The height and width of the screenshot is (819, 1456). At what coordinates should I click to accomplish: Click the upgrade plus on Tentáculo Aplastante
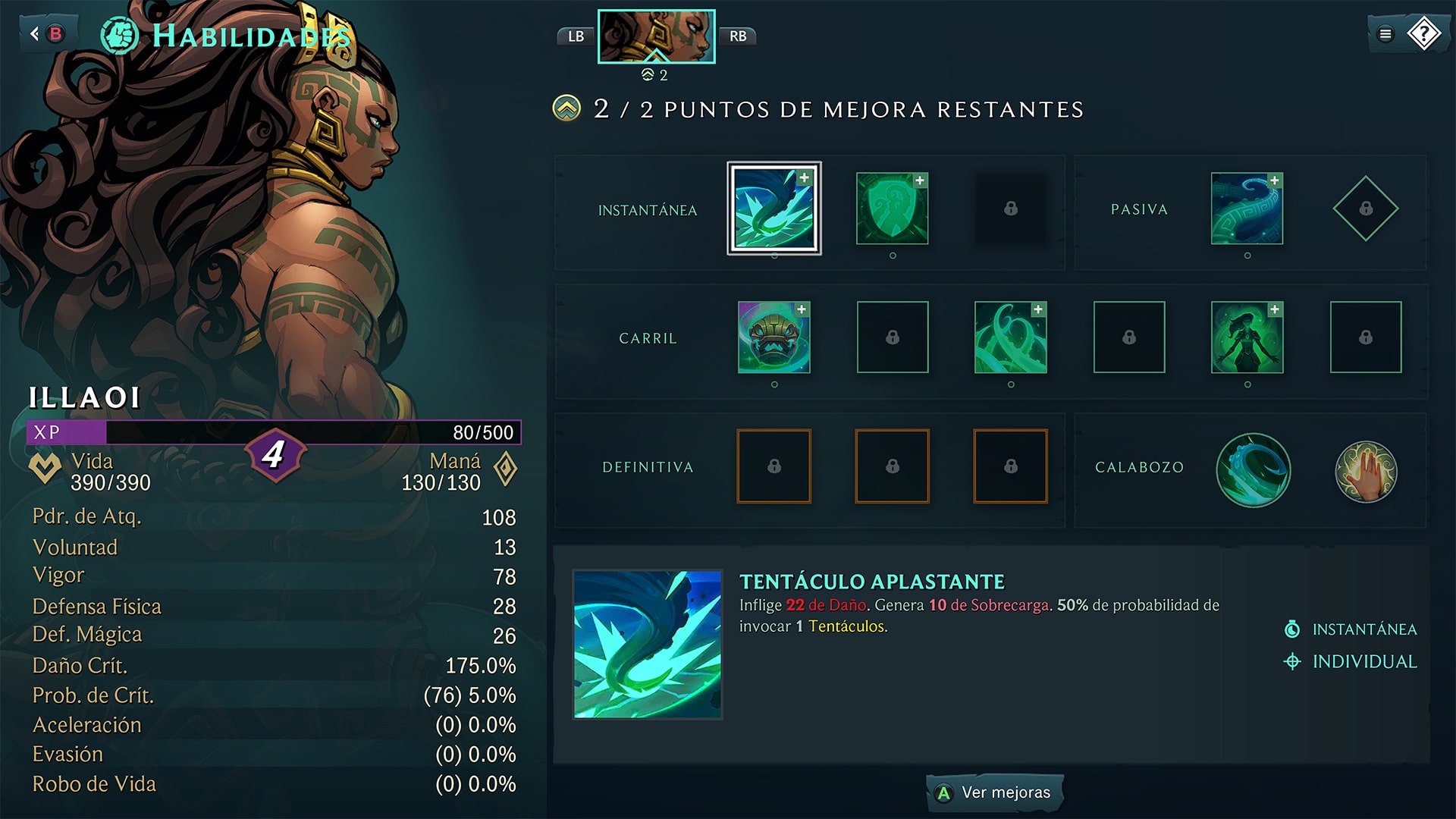[x=805, y=177]
